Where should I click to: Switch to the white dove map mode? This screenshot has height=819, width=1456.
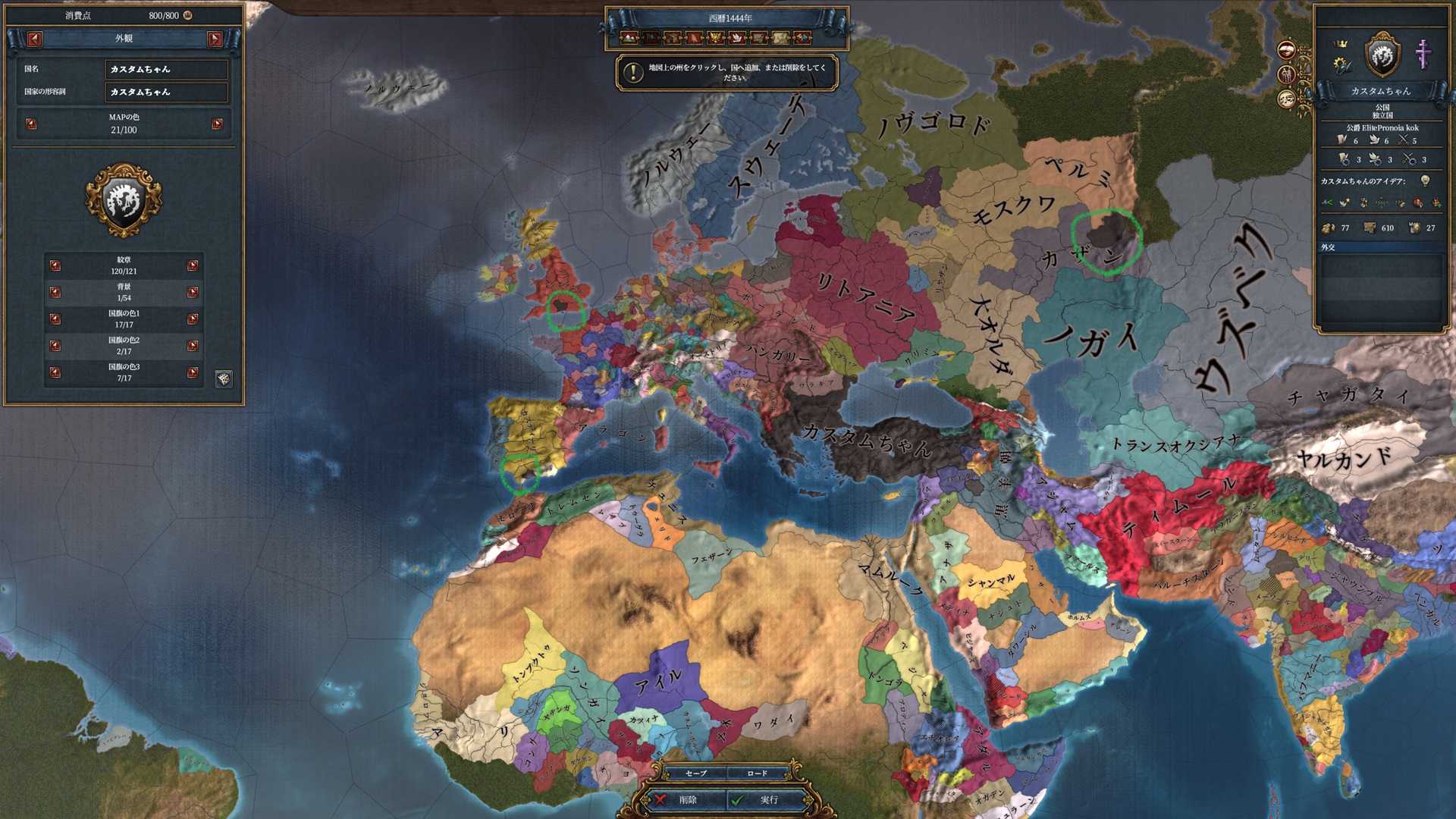coord(737,37)
